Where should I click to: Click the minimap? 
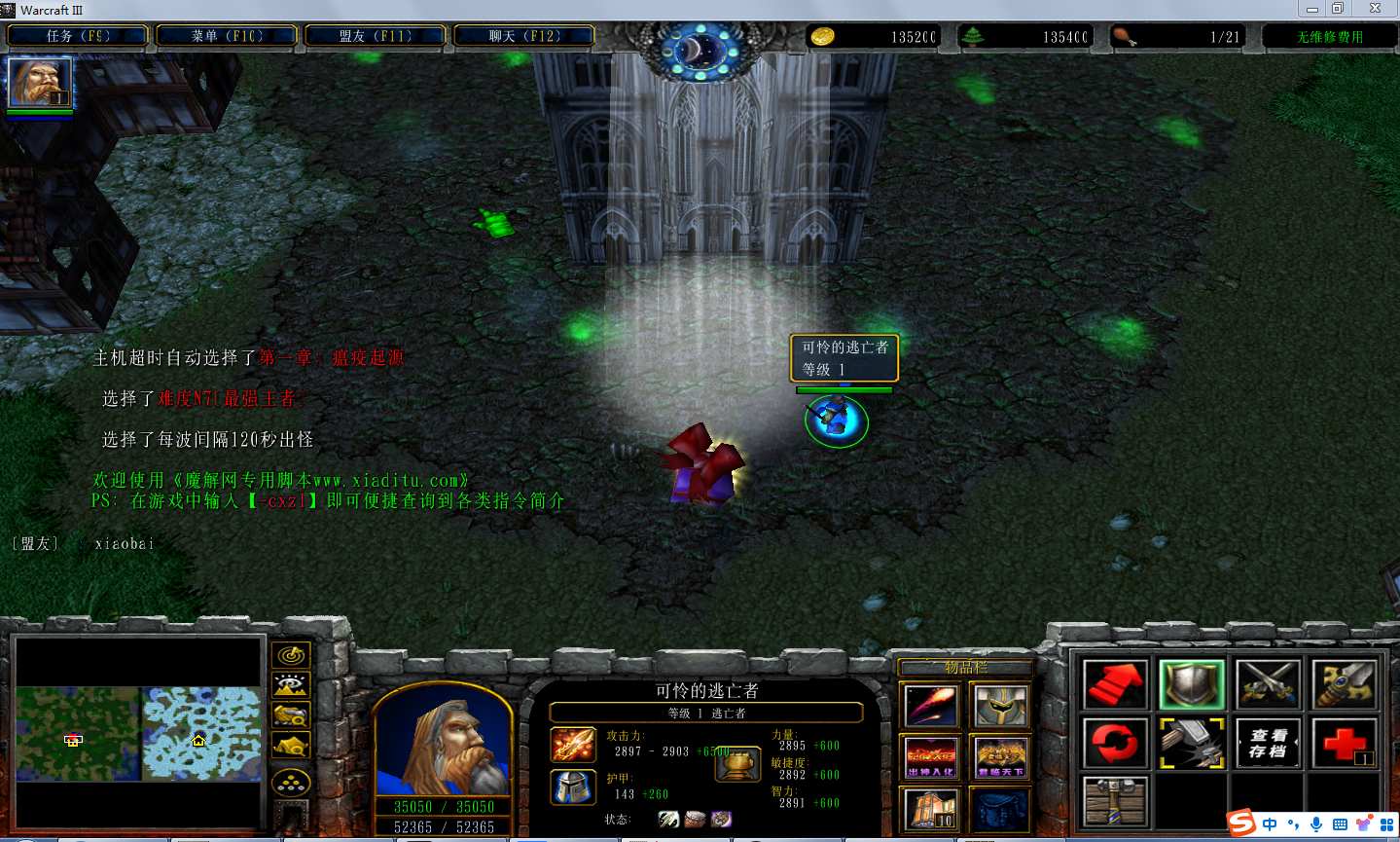pos(138,733)
